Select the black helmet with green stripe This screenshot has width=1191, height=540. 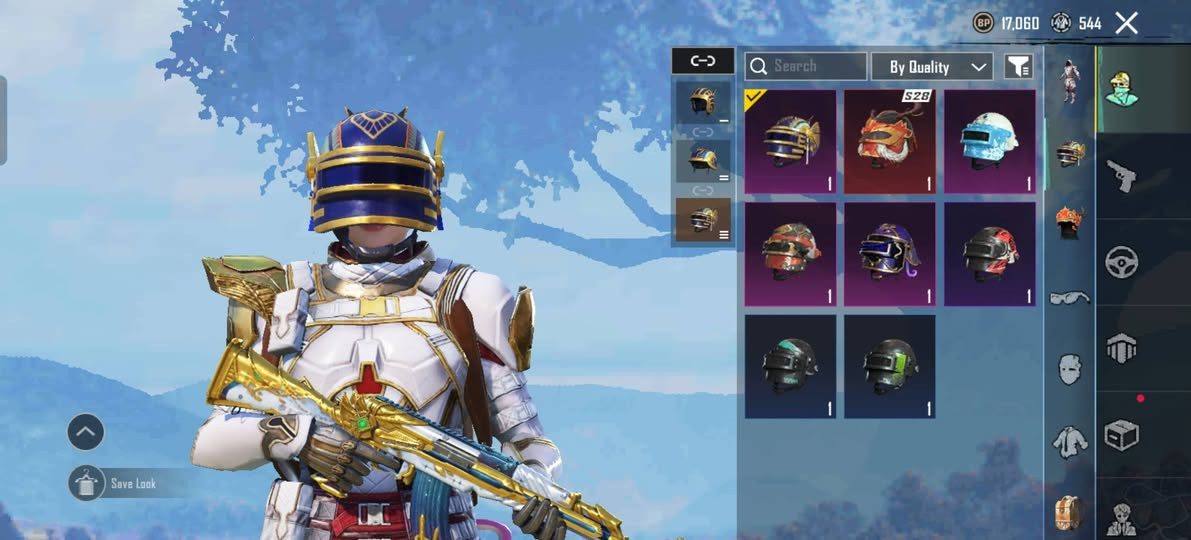click(890, 366)
